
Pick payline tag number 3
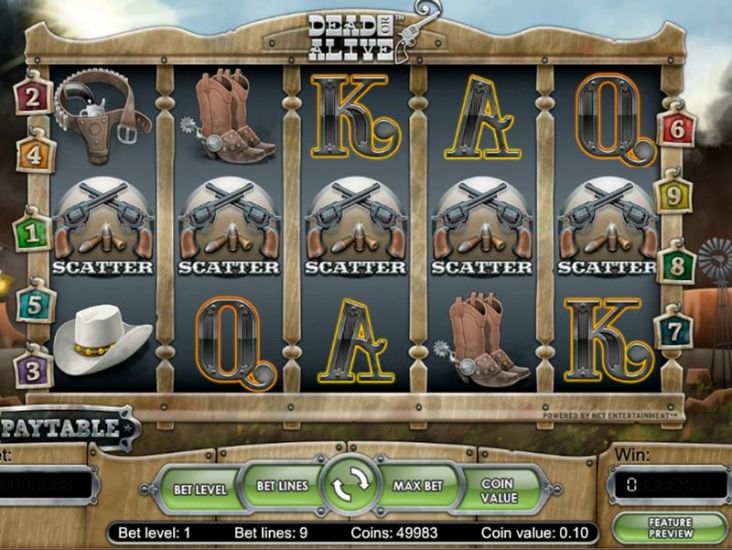33,368
